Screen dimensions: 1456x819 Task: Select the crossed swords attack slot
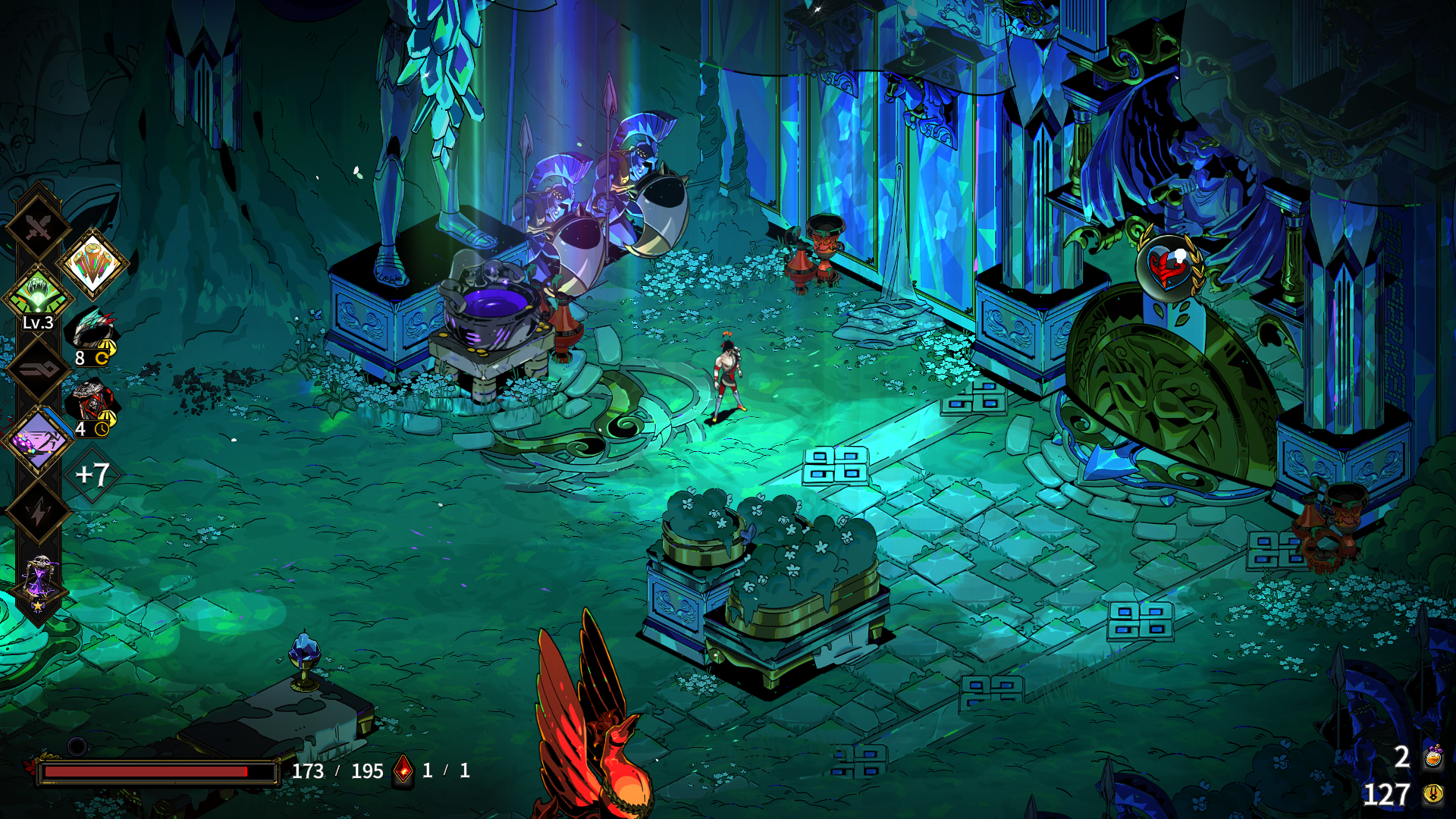[38, 226]
